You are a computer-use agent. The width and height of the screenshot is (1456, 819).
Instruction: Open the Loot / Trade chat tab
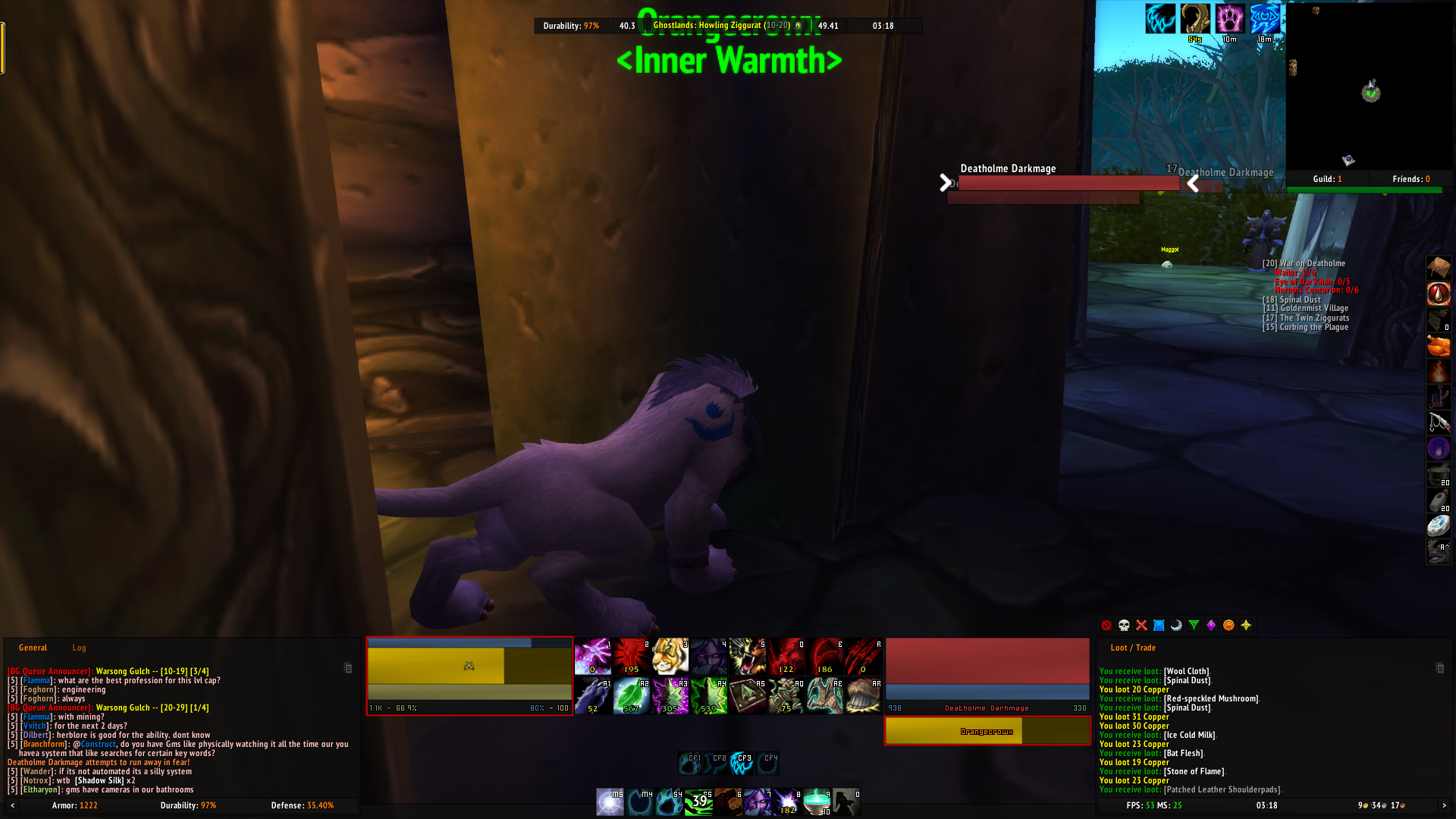click(x=1134, y=648)
